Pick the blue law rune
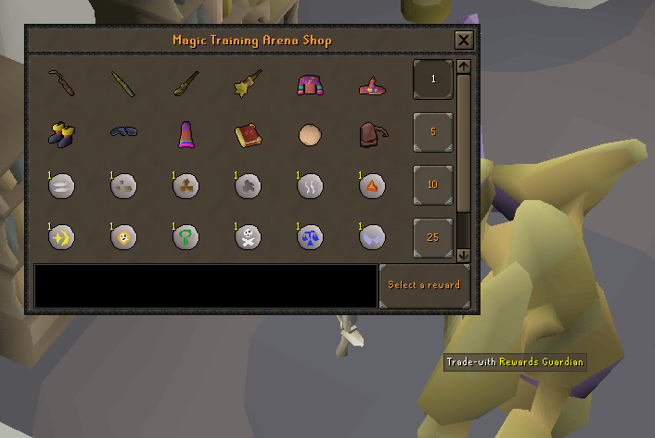This screenshot has width=655, height=438. [310, 237]
